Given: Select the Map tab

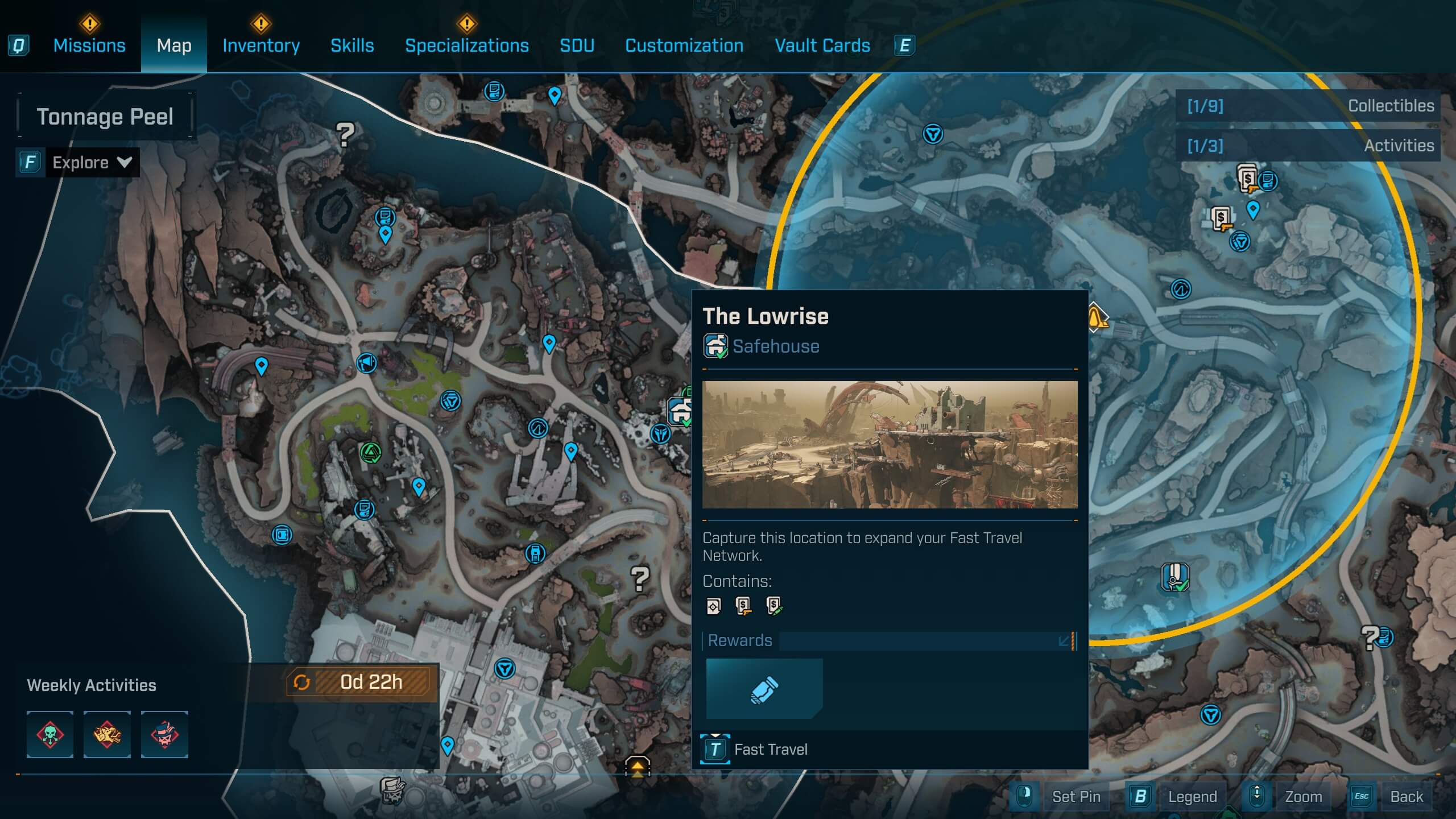Looking at the screenshot, I should (x=174, y=45).
